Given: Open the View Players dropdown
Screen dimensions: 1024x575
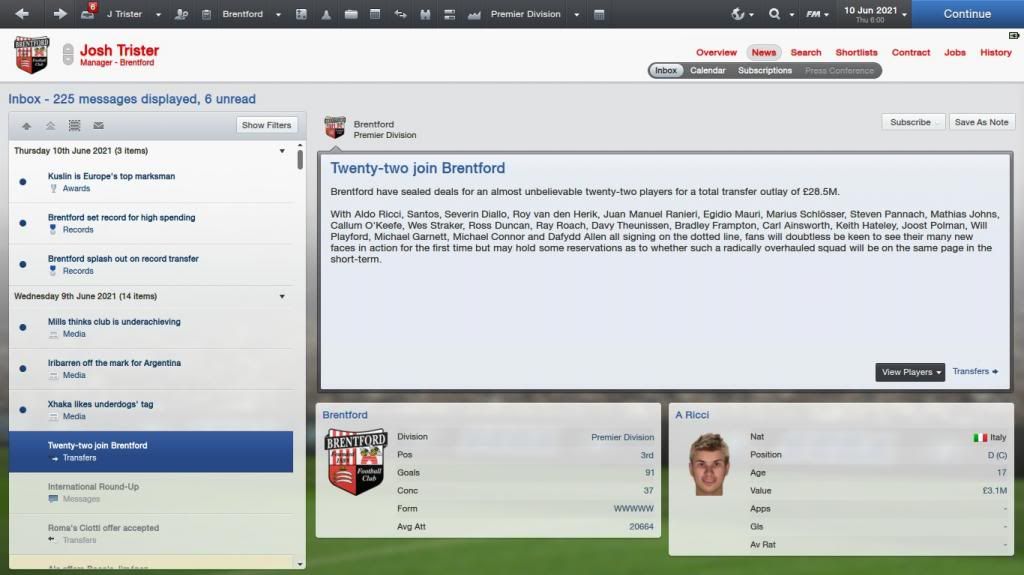Looking at the screenshot, I should pos(909,372).
